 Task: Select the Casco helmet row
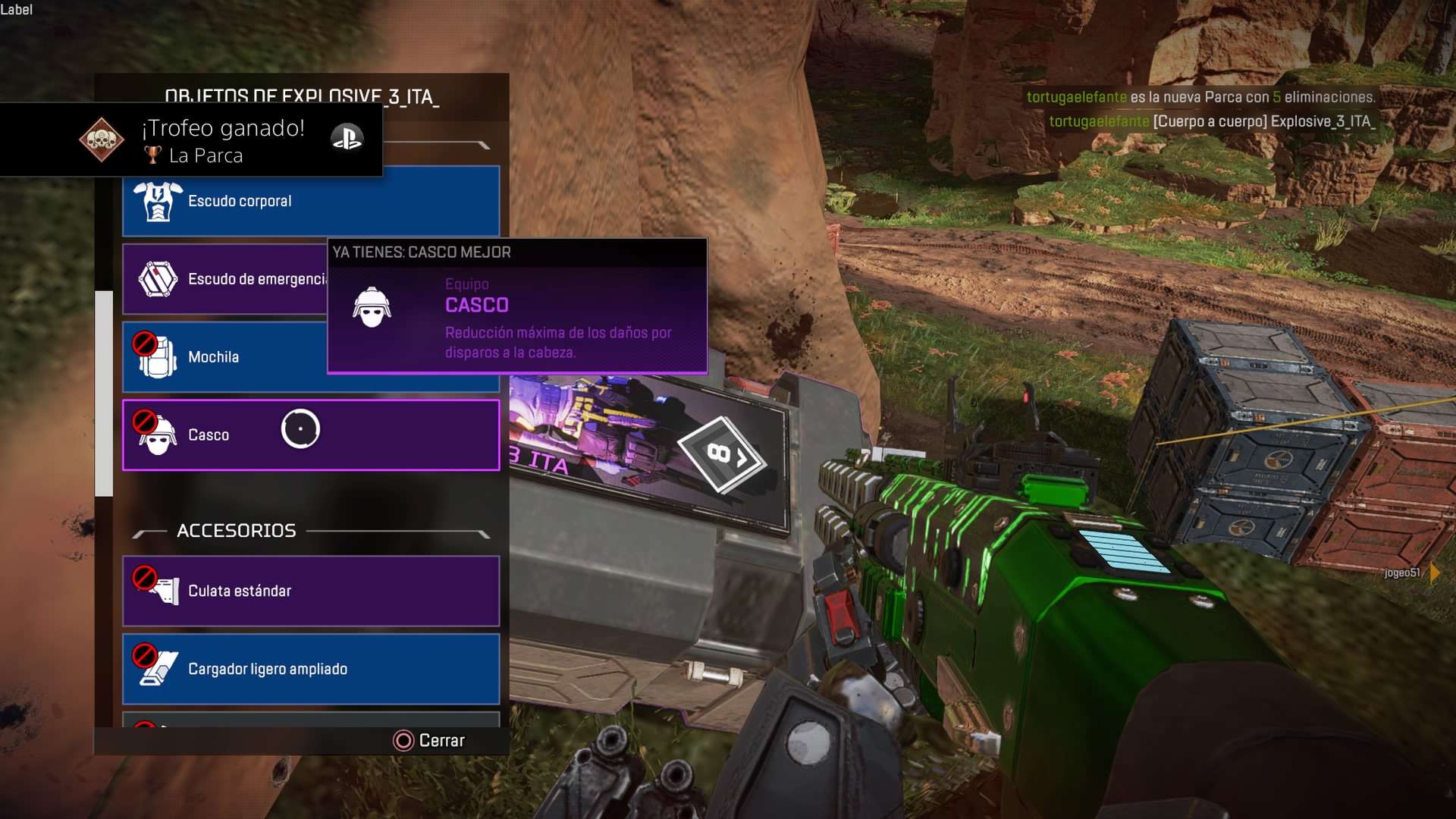click(x=311, y=435)
